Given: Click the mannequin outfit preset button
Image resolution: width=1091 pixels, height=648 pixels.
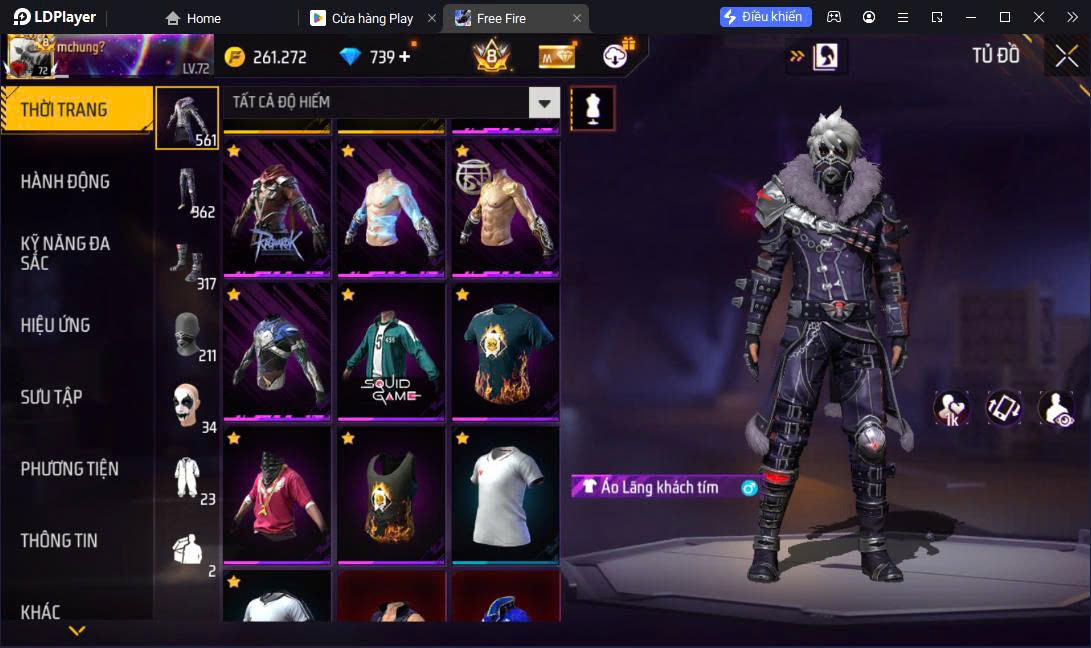Looking at the screenshot, I should pyautogui.click(x=593, y=108).
